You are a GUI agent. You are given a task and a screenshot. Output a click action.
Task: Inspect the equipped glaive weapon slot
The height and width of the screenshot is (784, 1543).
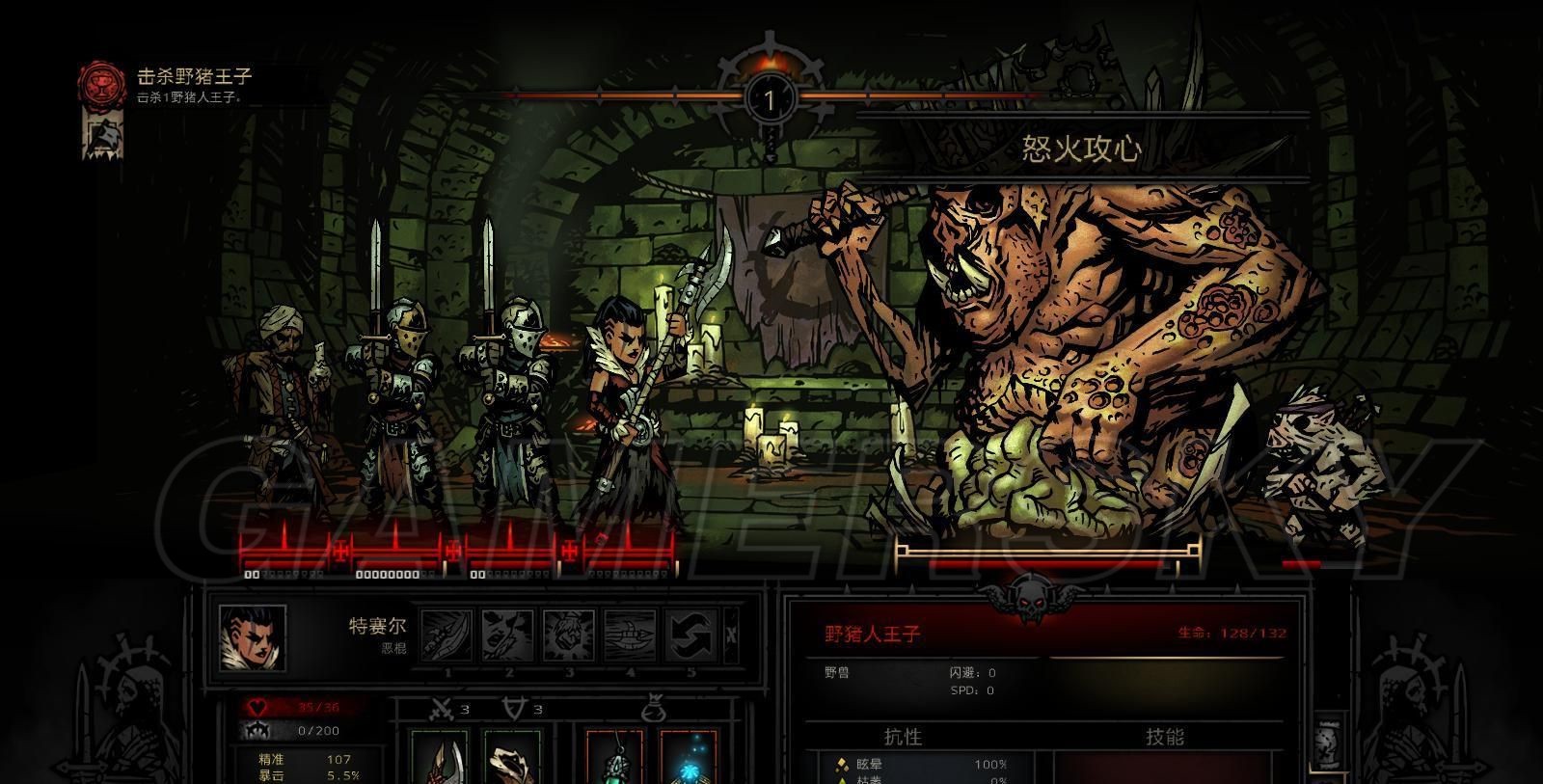pos(440,759)
